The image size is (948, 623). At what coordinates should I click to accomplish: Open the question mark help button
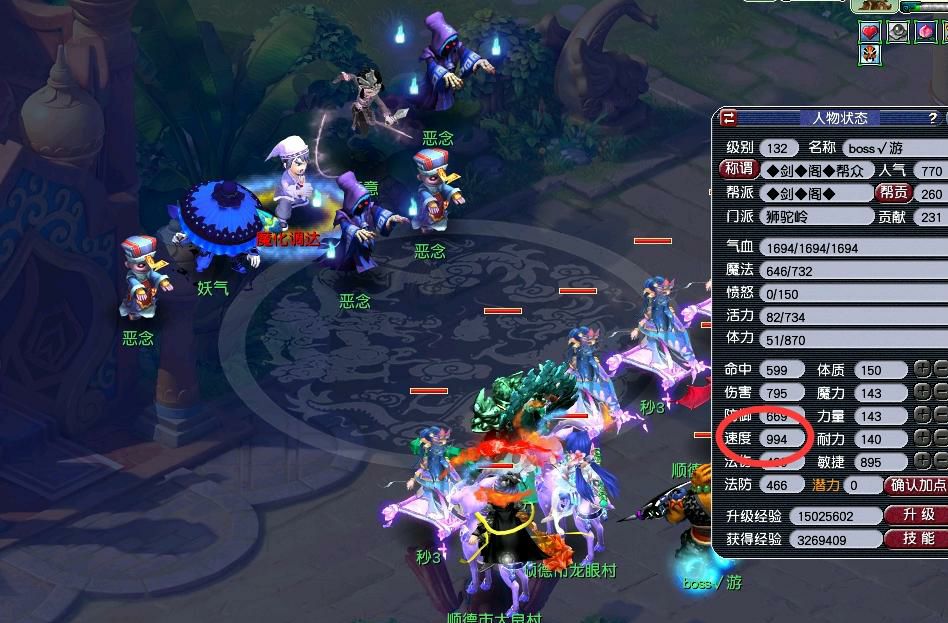pyautogui.click(x=932, y=118)
